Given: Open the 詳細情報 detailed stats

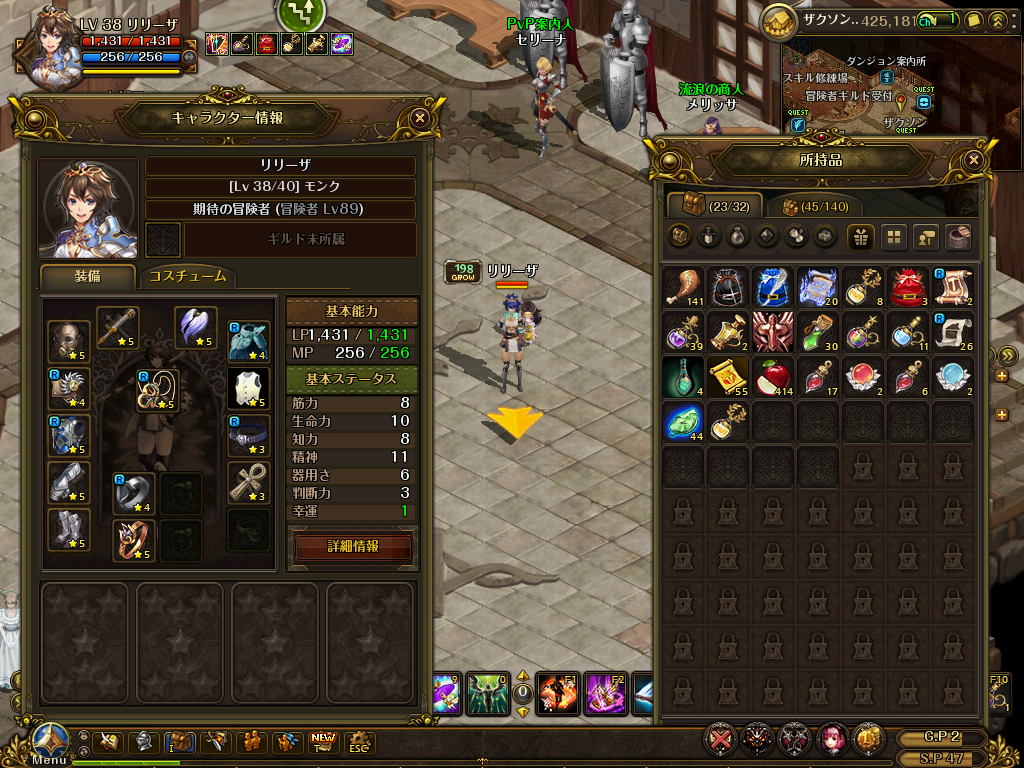Looking at the screenshot, I should coord(353,547).
